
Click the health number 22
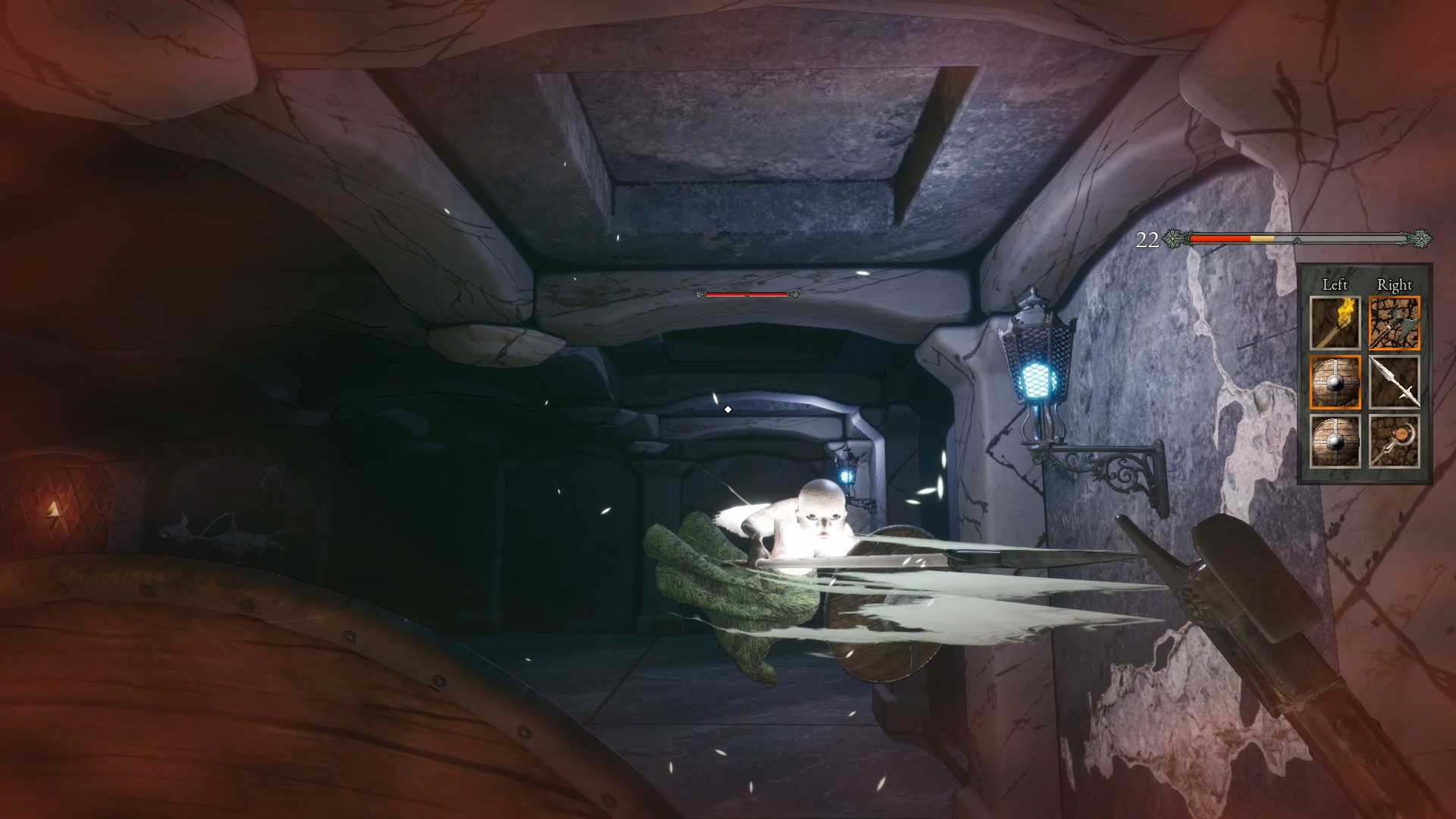tap(1147, 239)
